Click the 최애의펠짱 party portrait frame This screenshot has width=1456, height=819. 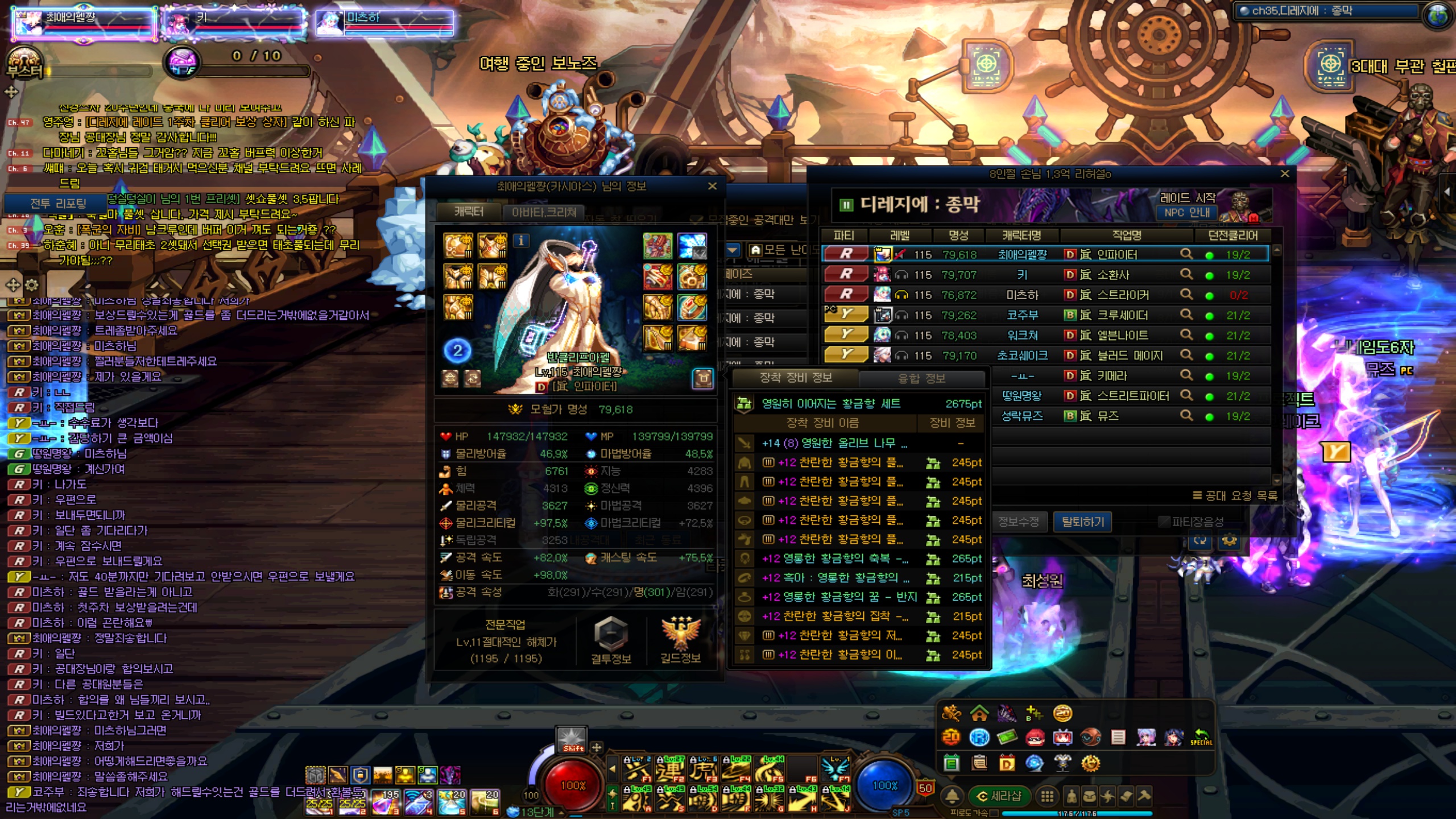84,23
